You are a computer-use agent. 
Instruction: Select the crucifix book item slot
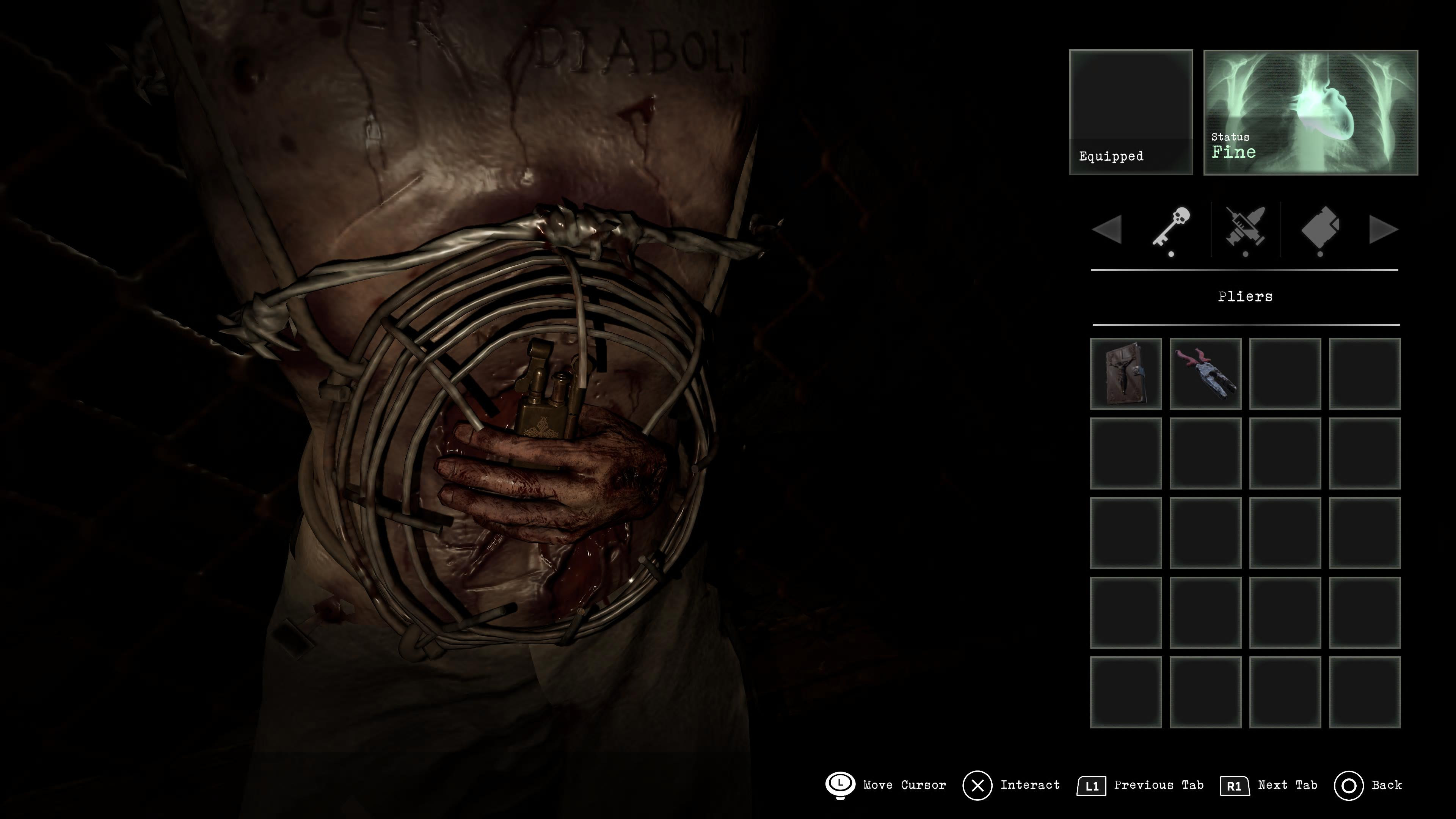1125,373
